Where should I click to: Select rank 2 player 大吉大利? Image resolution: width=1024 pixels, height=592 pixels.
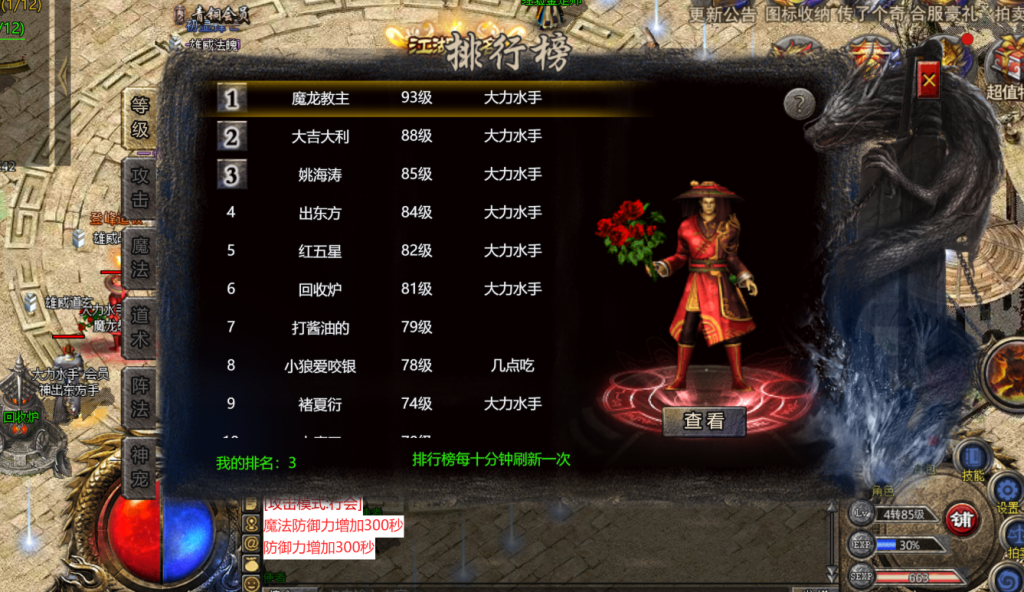click(x=320, y=136)
